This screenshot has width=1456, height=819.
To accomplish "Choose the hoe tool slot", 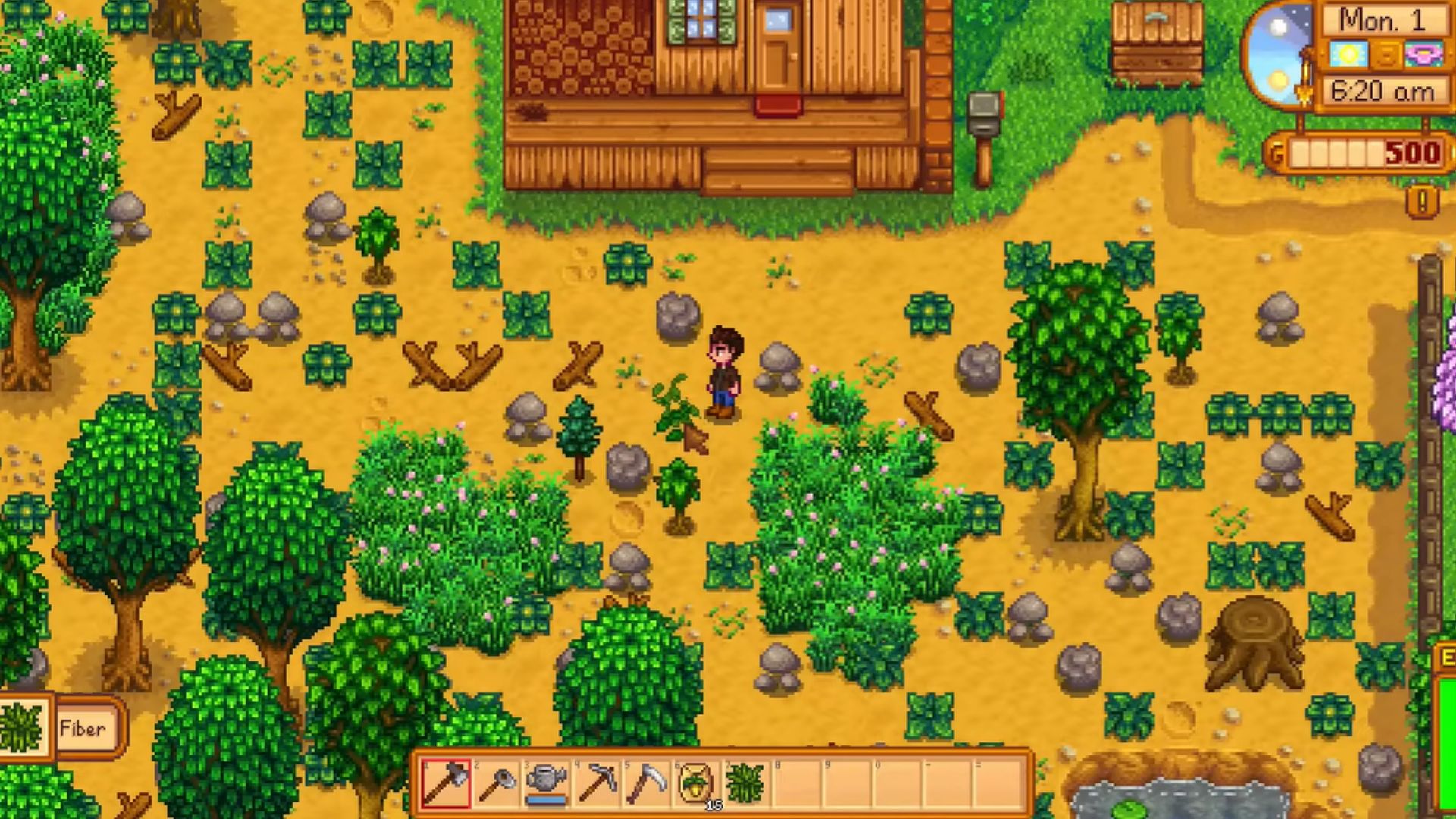I will 497,783.
